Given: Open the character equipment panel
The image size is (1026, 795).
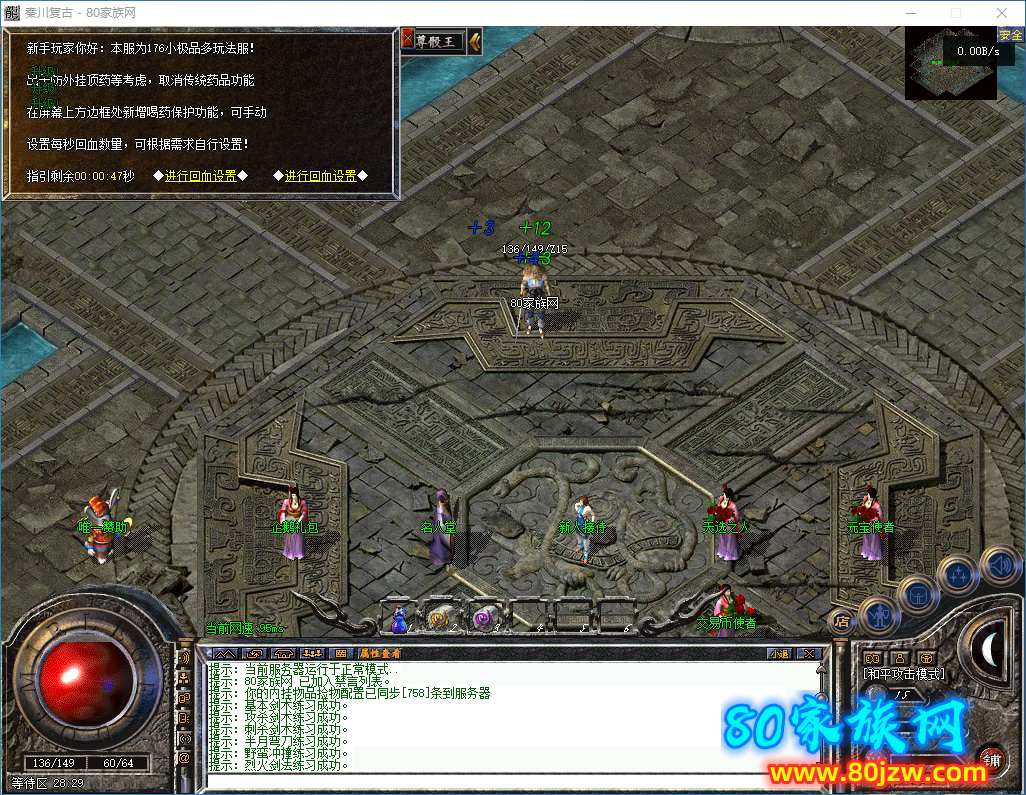Looking at the screenshot, I should pyautogui.click(x=878, y=613).
